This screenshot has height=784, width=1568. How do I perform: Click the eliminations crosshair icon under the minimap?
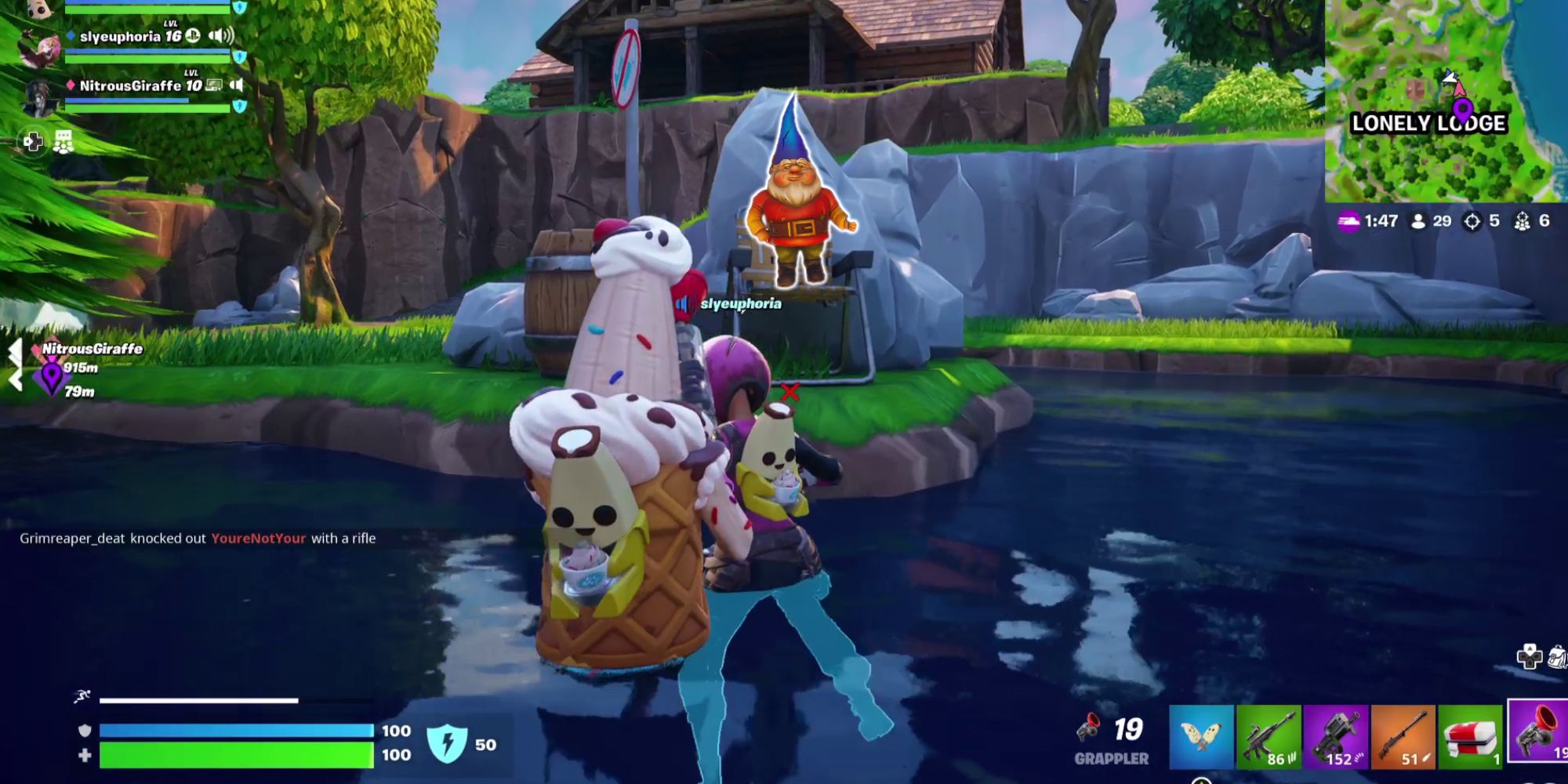coord(1472,222)
